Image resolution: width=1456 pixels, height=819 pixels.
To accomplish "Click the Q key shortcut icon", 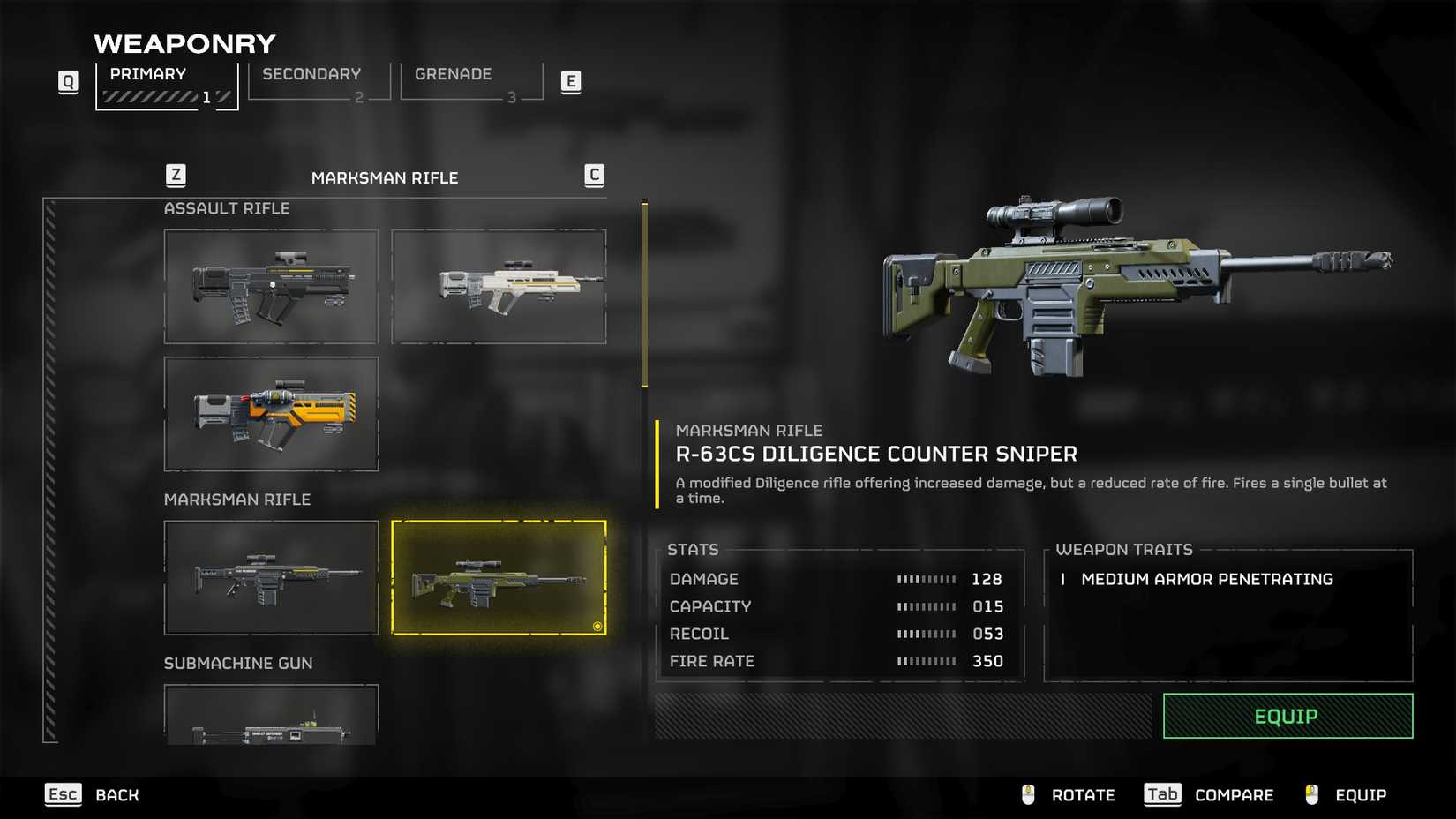I will tap(67, 80).
